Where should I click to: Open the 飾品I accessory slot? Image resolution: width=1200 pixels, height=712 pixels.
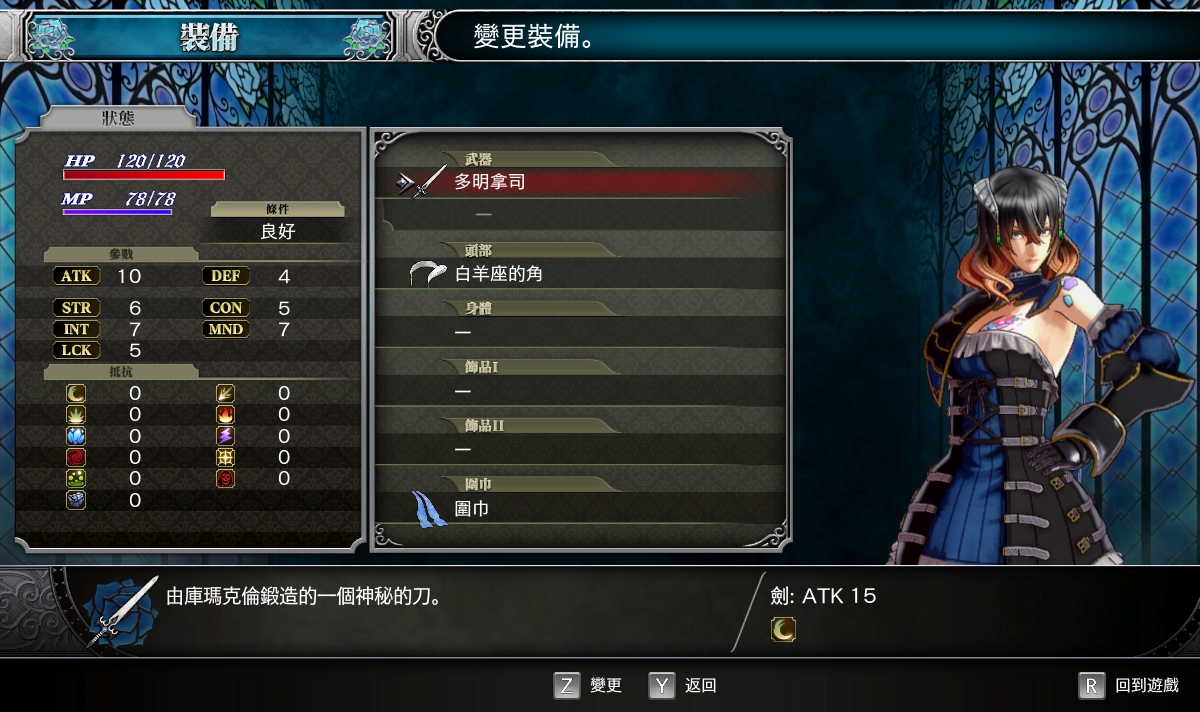[x=580, y=390]
